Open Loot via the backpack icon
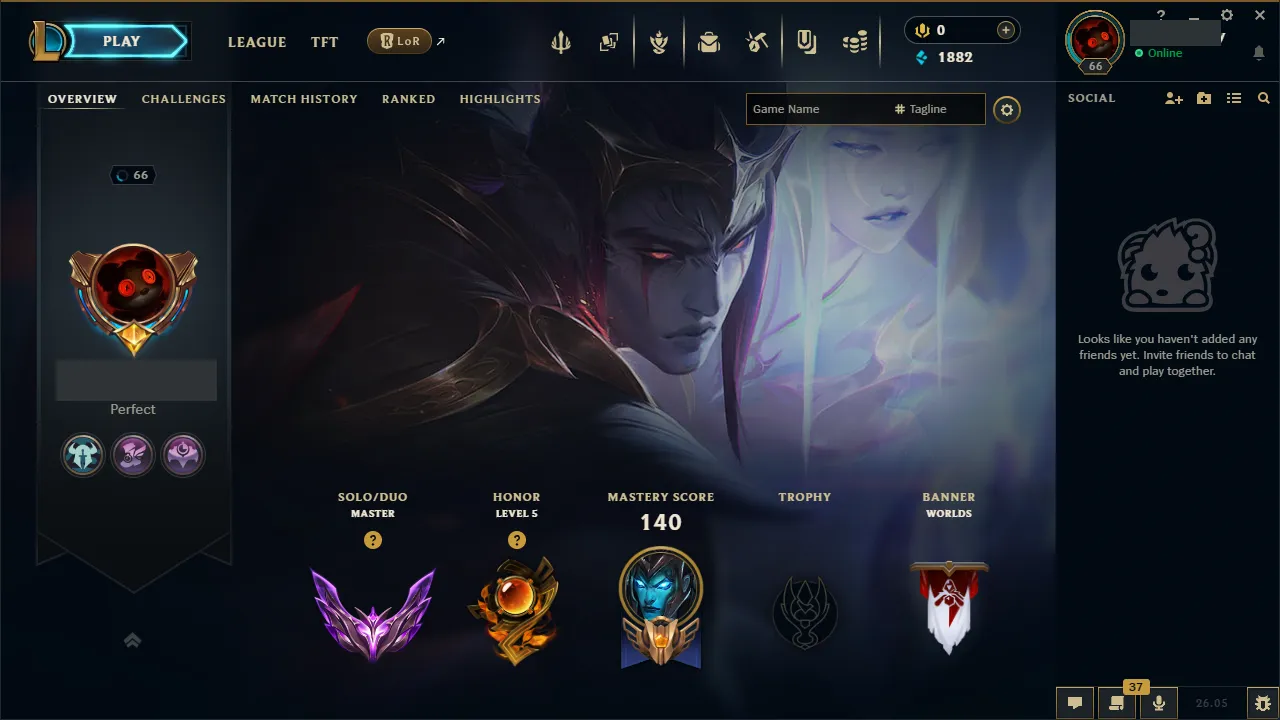The width and height of the screenshot is (1280, 720). (x=709, y=41)
